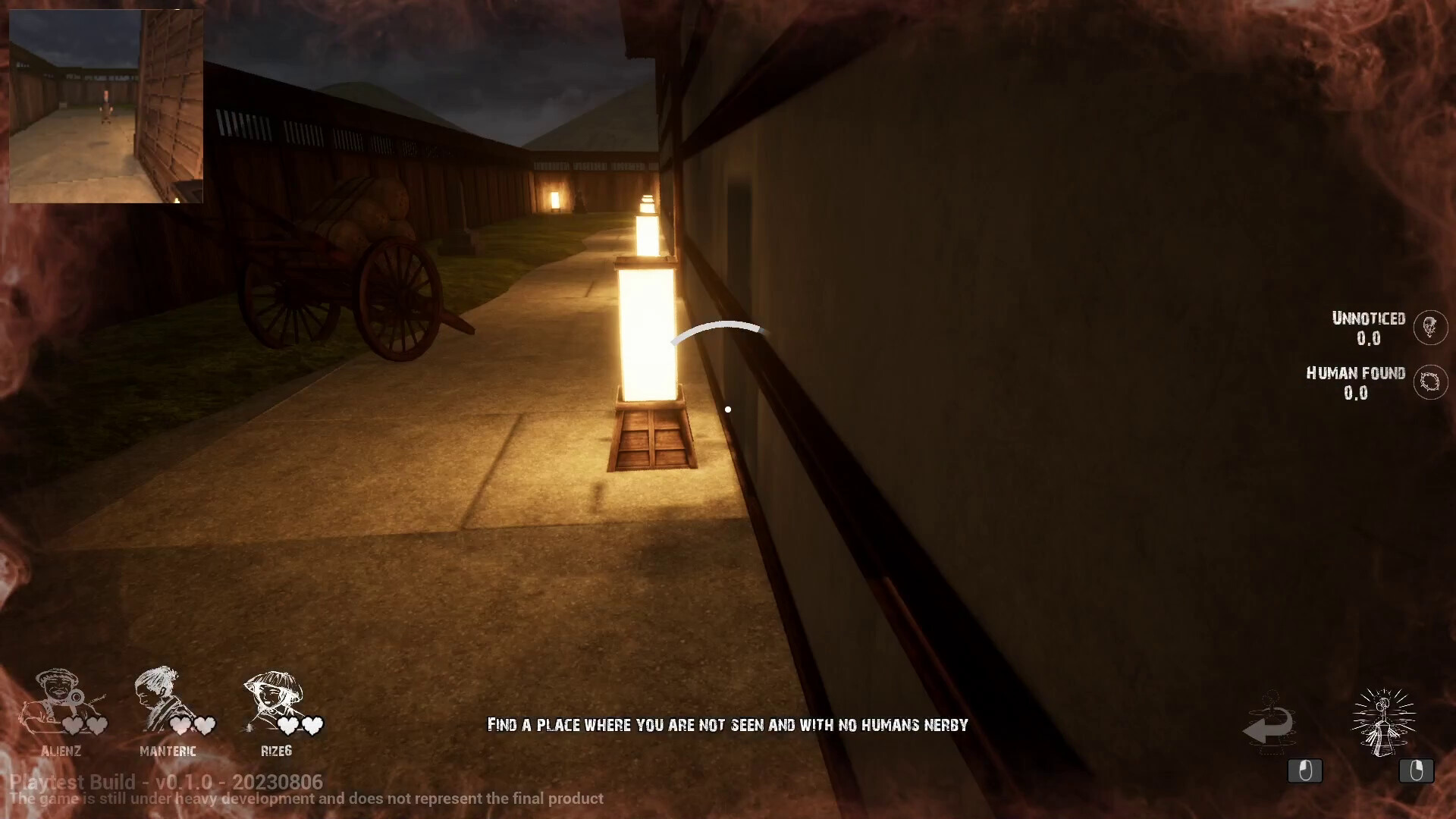Click the right mouse button prompt under the return ability

[x=1304, y=772]
